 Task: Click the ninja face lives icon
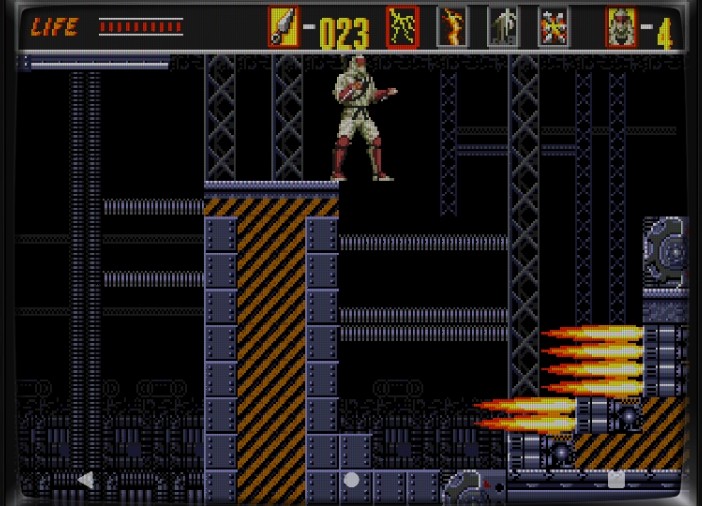[620, 27]
